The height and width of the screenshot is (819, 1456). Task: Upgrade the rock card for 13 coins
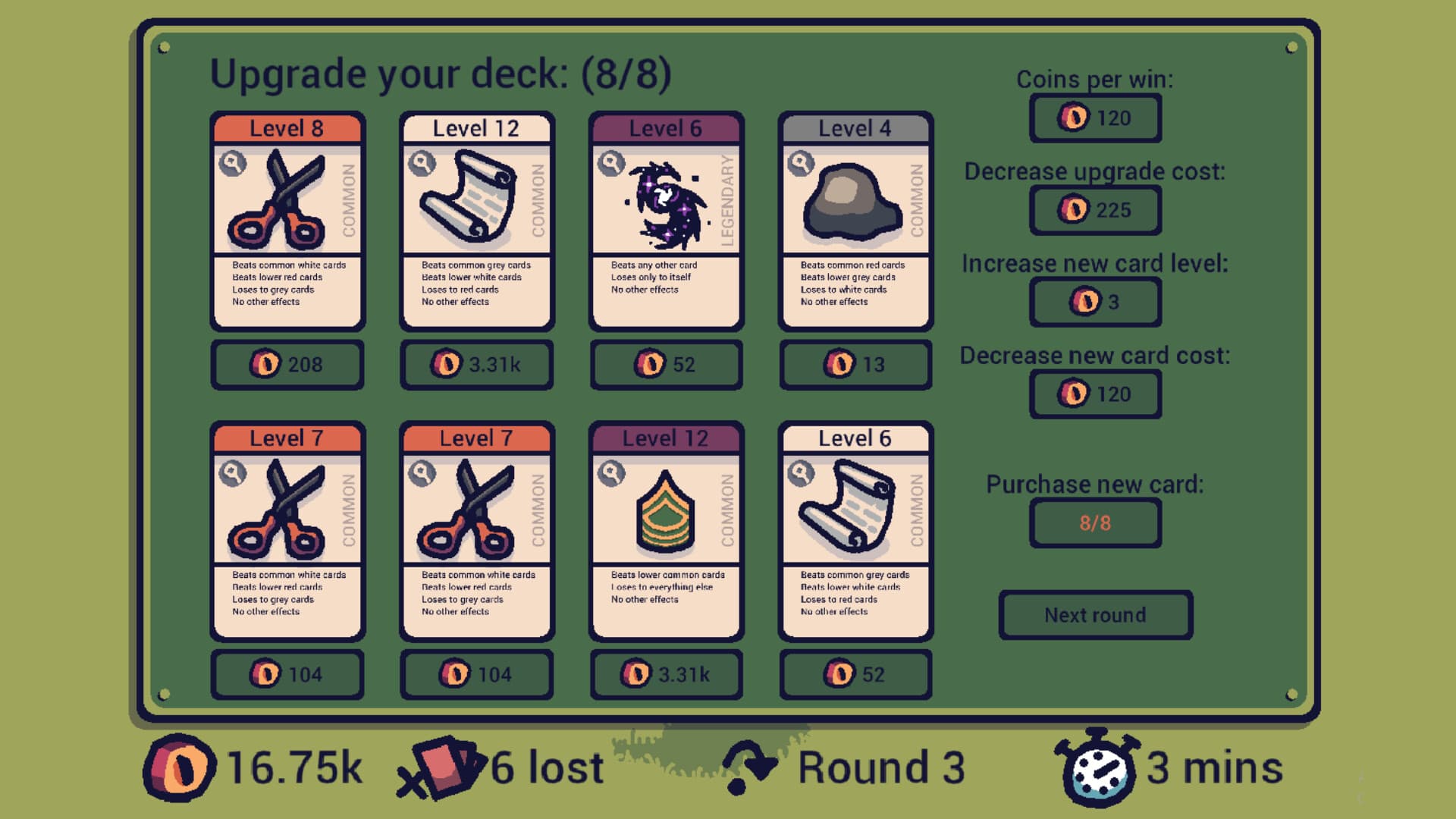coord(855,365)
